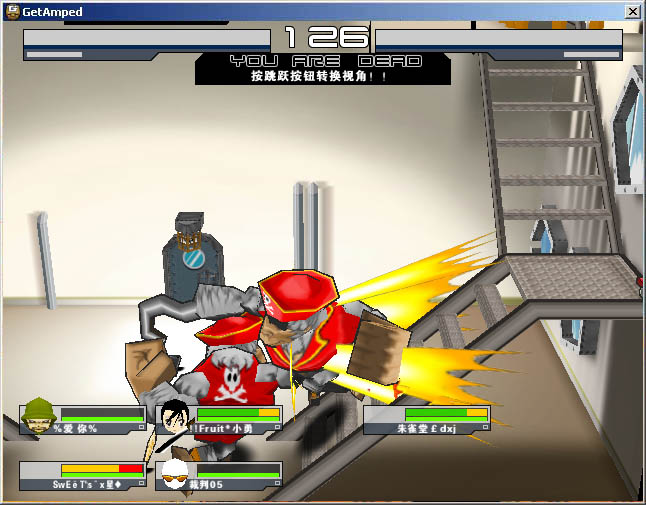Select the %爱 你% player panel
This screenshot has height=505, width=646.
click(x=83, y=420)
